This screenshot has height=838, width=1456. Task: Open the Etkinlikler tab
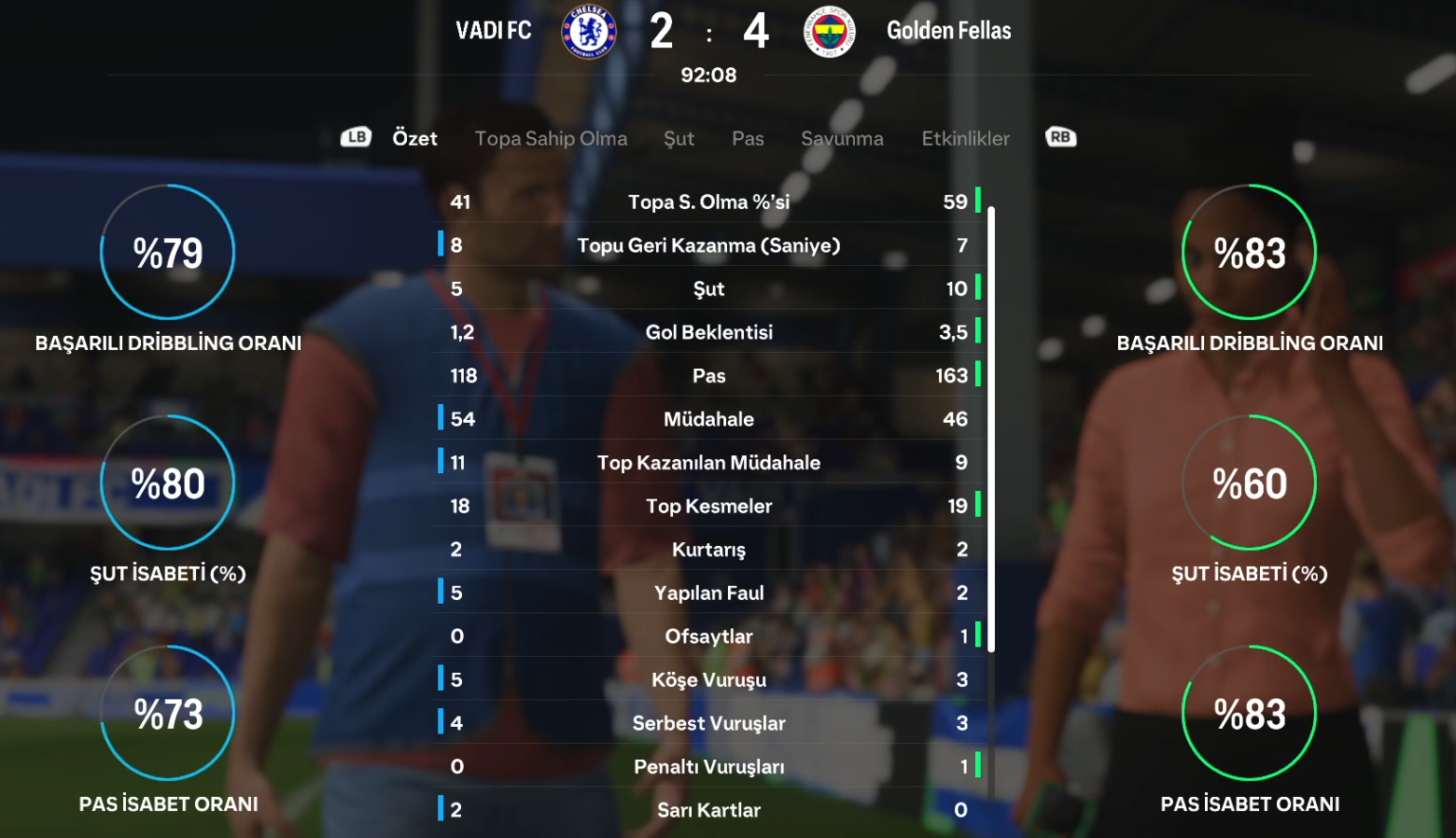coord(964,138)
